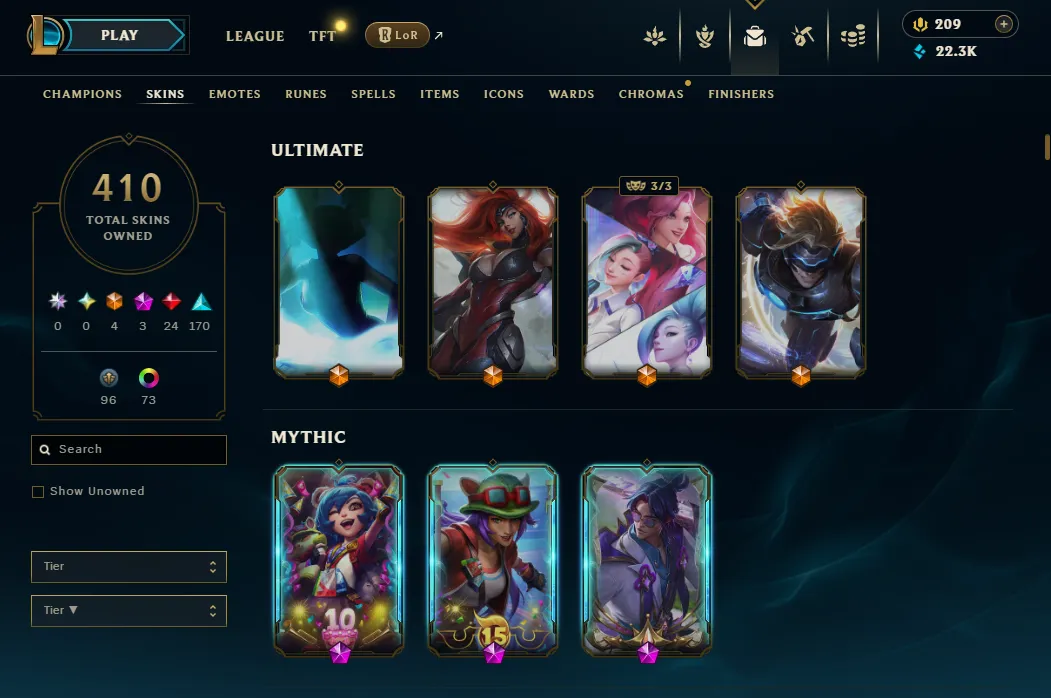Screen dimensions: 1051x698
Task: Add RP with the plus button
Action: 1004,24
